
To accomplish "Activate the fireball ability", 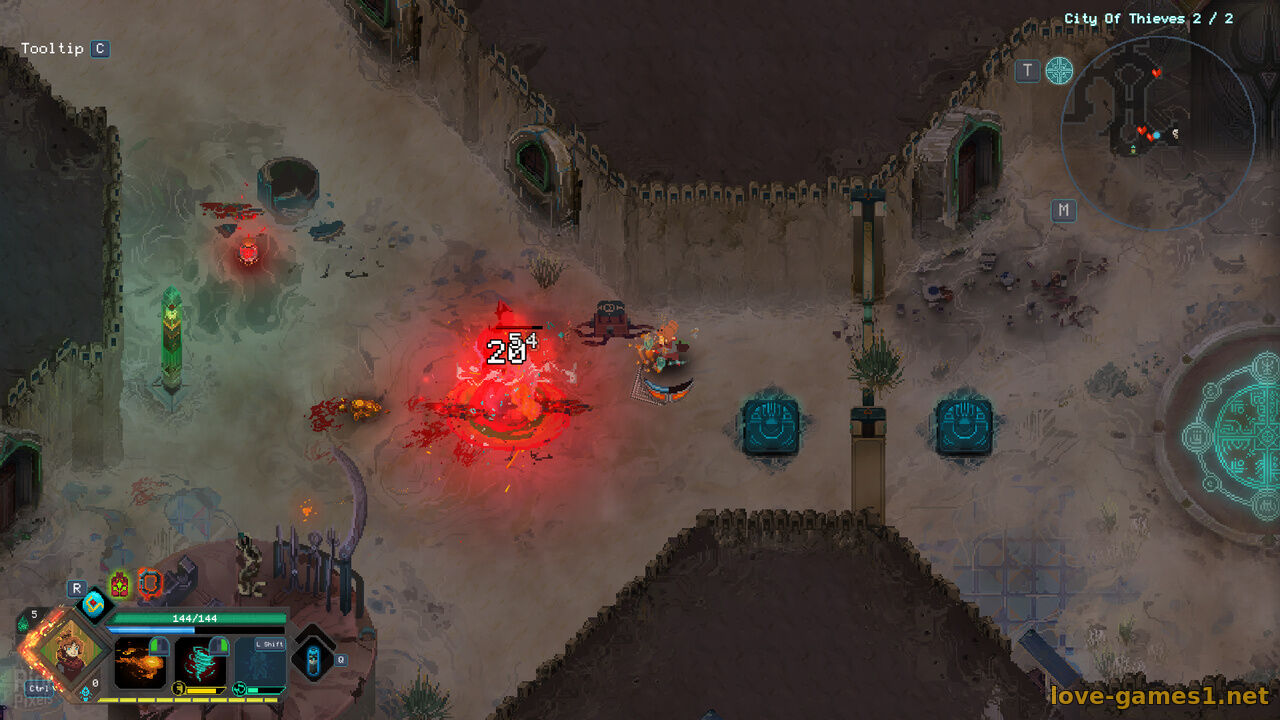I will tap(140, 662).
